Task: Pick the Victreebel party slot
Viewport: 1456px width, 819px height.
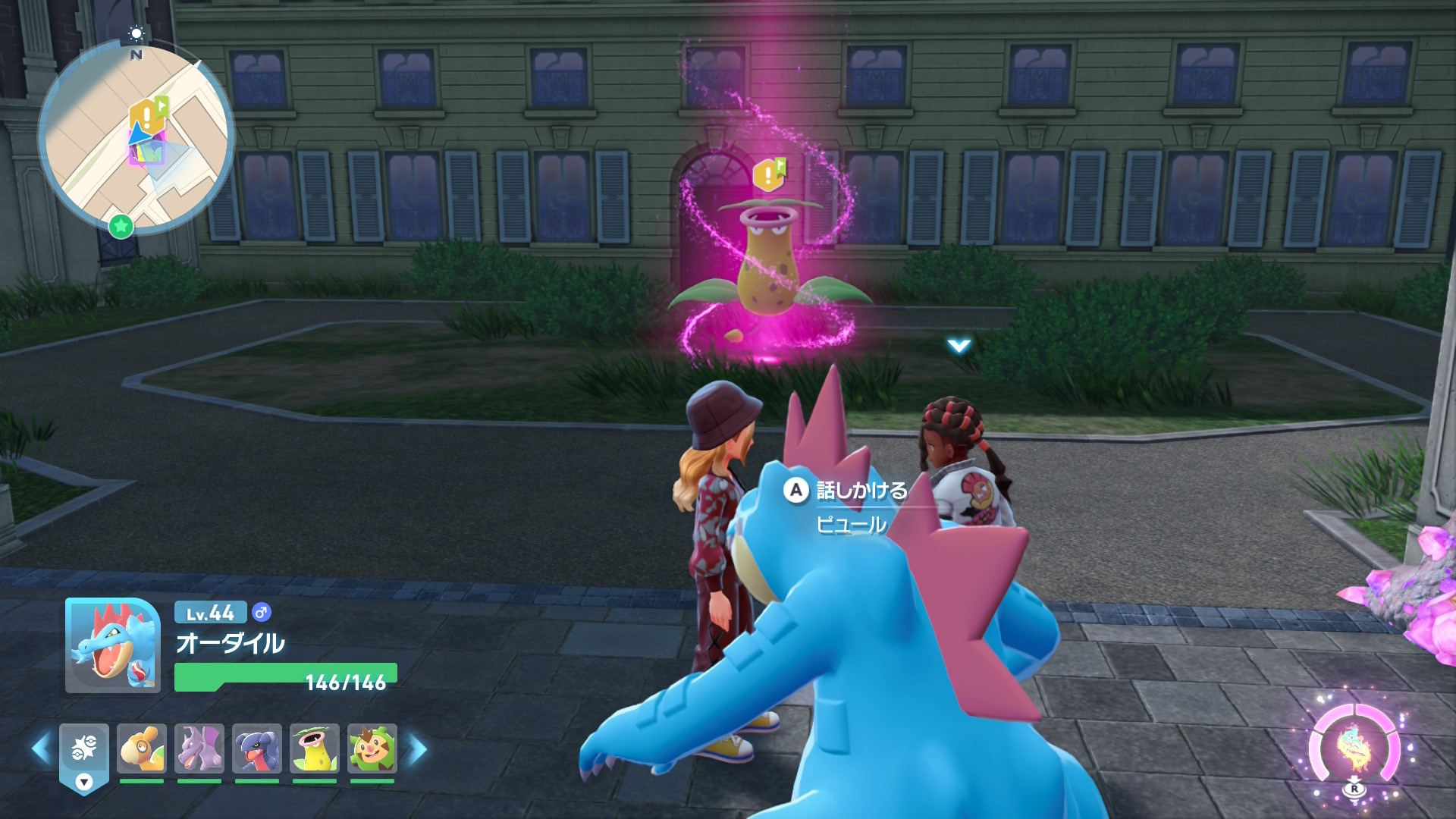Action: coord(315,748)
